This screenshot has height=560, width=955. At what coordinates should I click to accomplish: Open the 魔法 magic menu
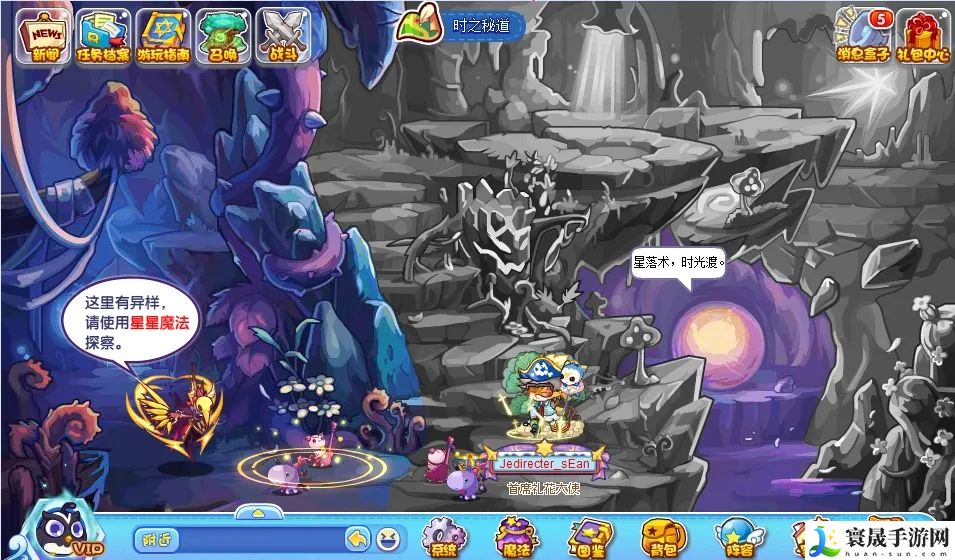tap(516, 537)
